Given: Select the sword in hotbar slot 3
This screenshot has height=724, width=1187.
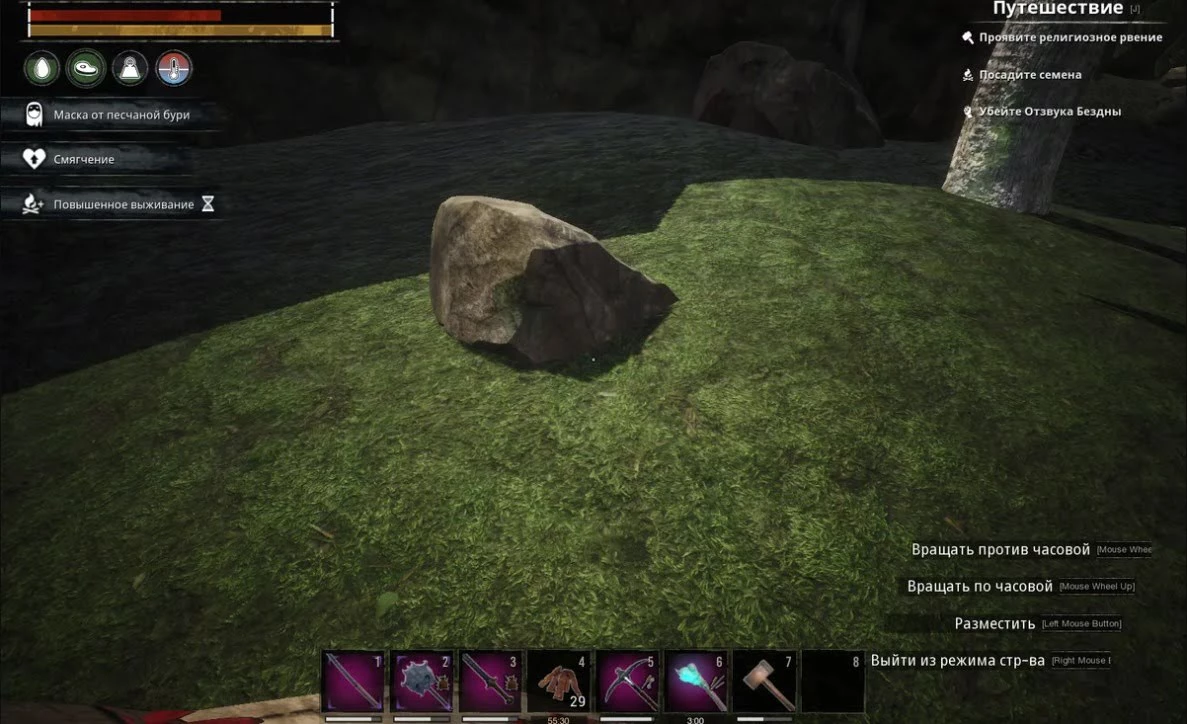Looking at the screenshot, I should point(490,681).
